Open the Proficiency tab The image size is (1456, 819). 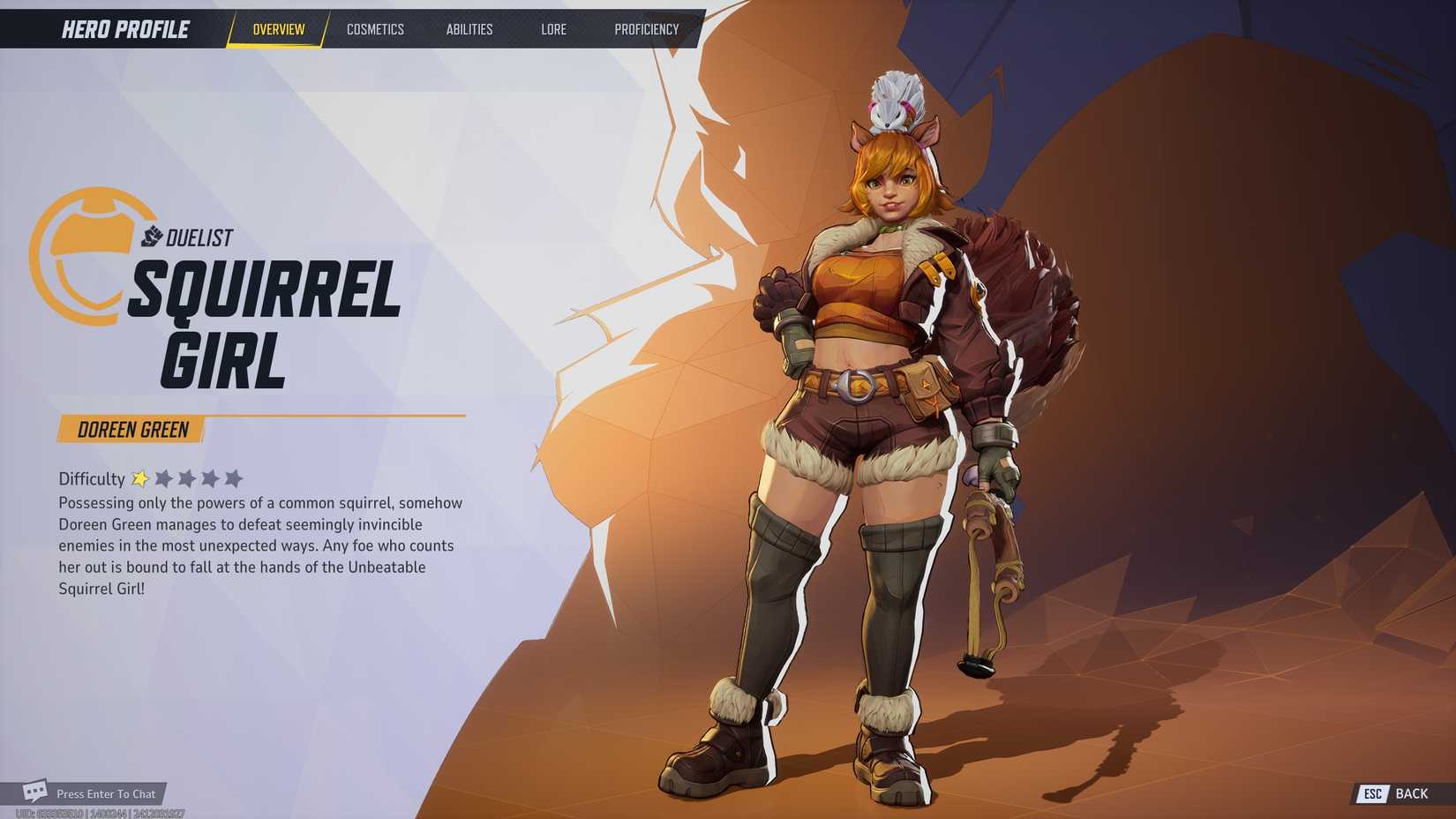point(647,28)
